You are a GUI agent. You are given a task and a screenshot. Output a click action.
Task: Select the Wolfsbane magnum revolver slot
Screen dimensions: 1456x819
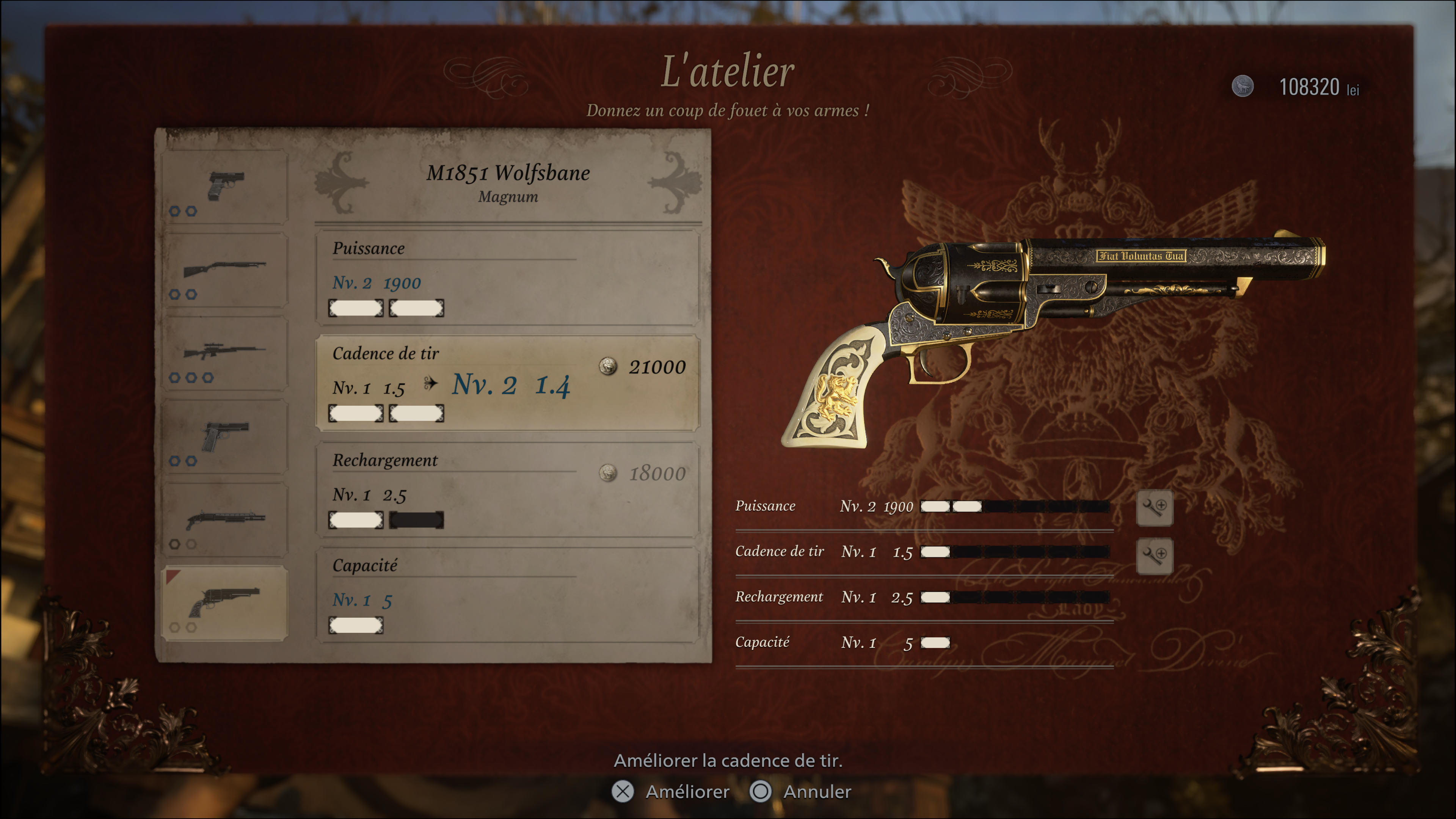225,603
